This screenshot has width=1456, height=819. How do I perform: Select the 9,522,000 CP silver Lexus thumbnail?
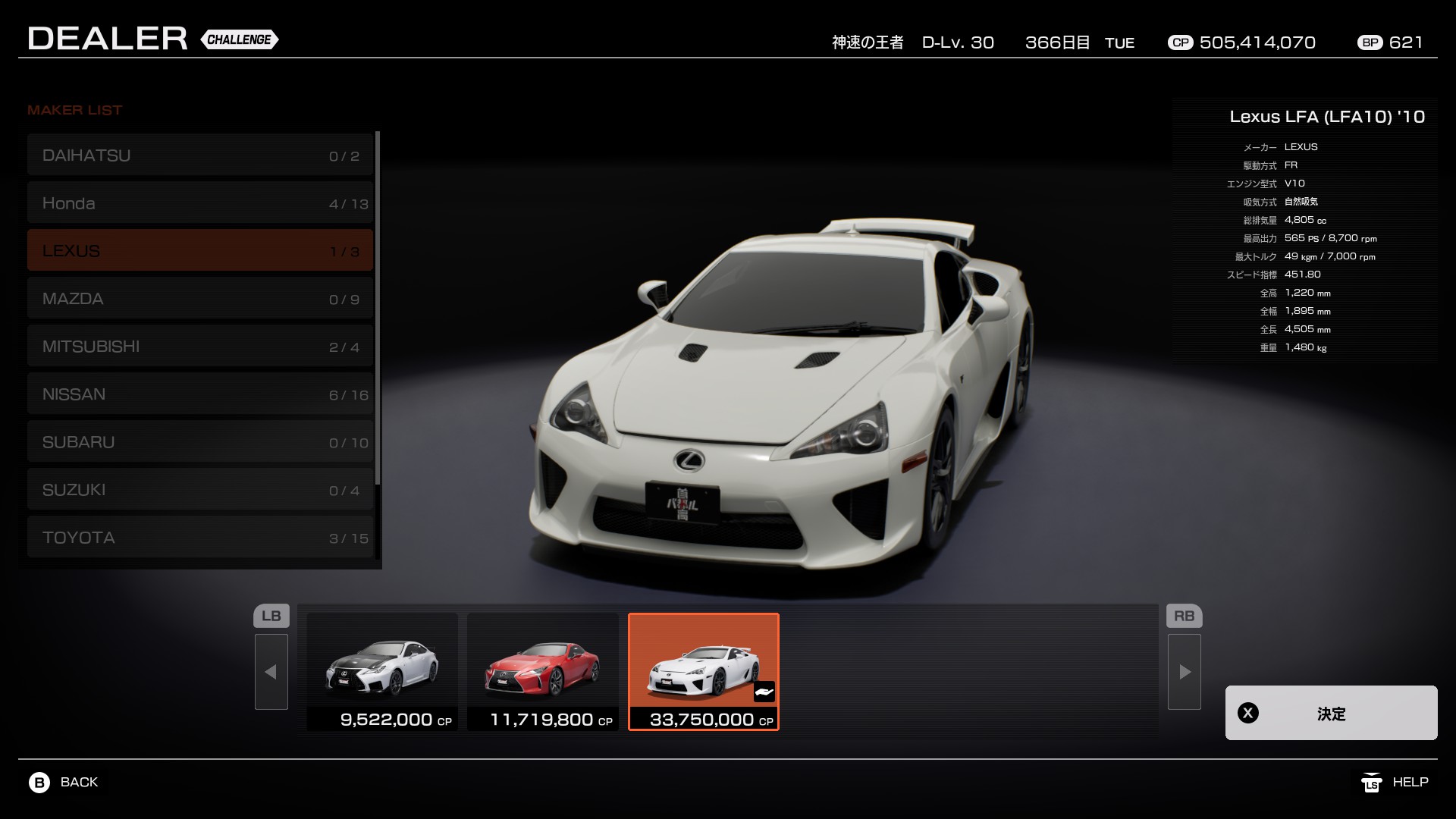(382, 671)
